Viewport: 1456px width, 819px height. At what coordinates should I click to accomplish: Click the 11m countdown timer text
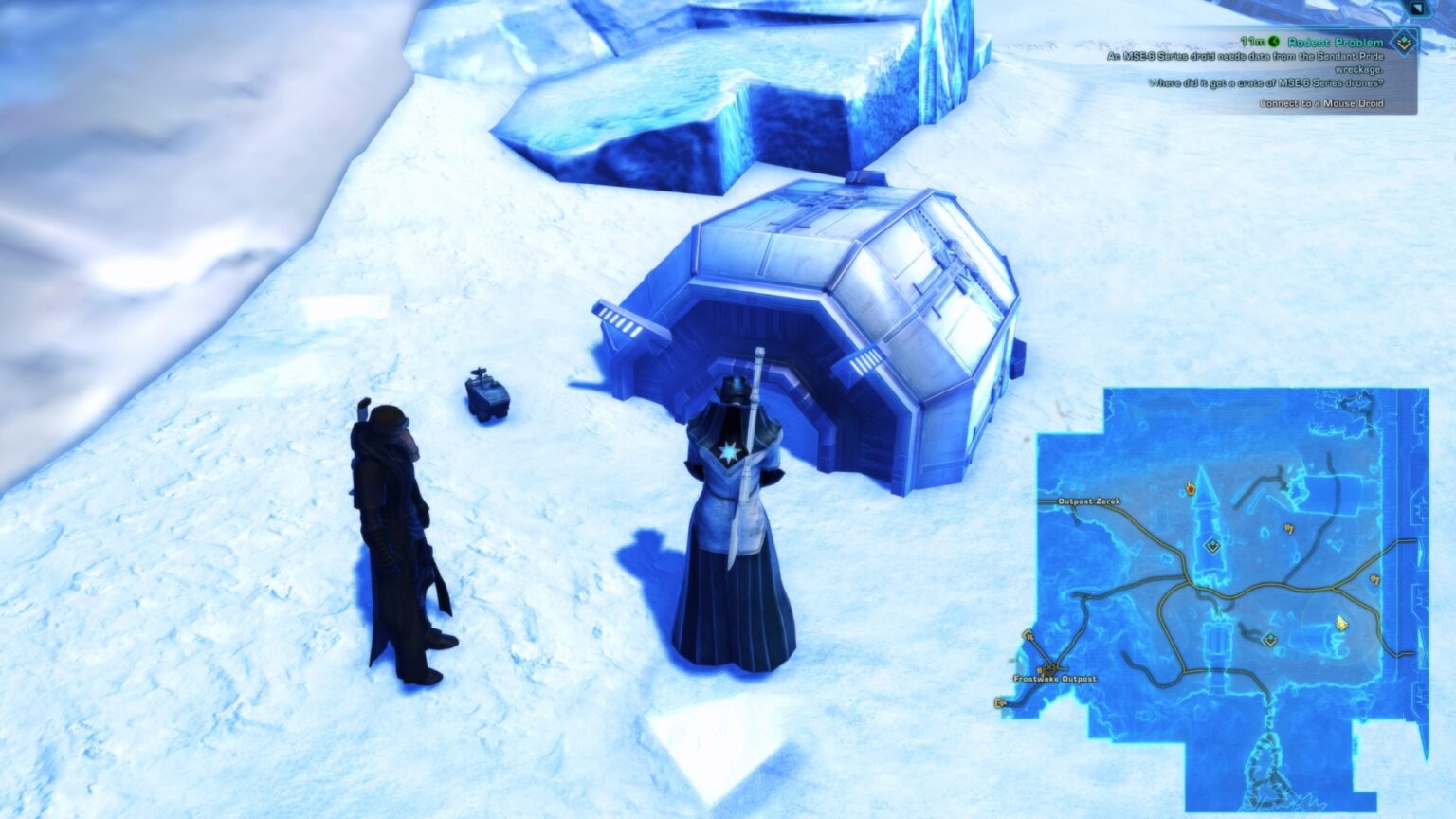(1252, 42)
